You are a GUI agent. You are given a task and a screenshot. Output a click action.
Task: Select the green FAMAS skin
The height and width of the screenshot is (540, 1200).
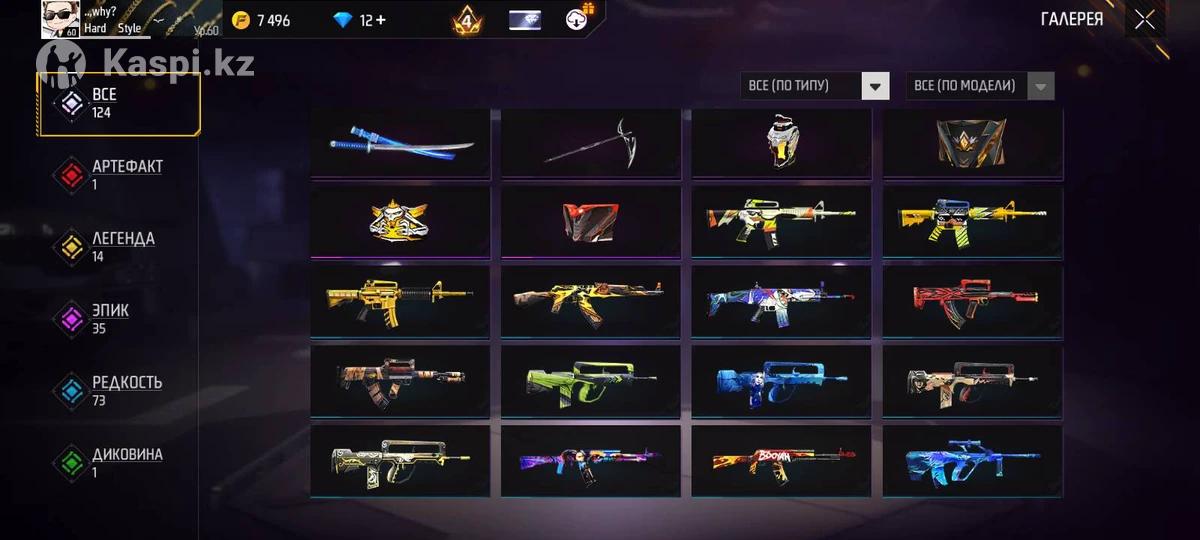(591, 380)
